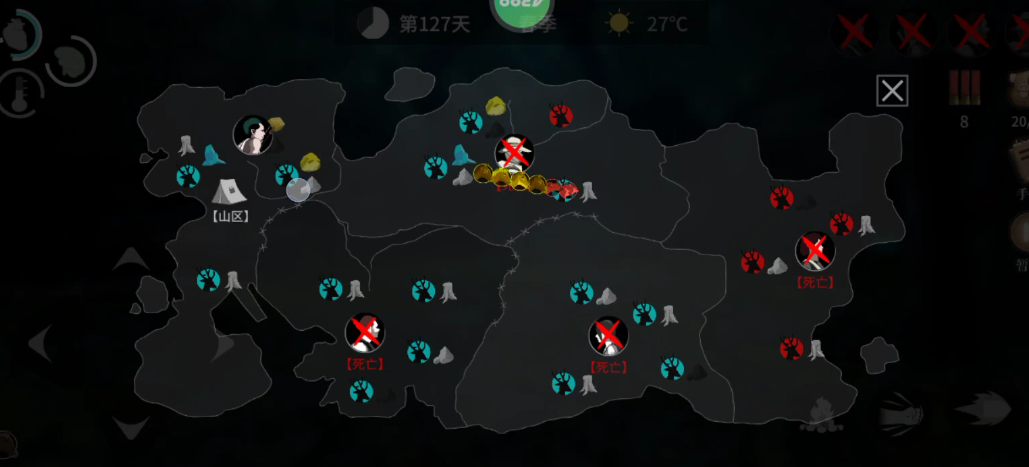The height and width of the screenshot is (467, 1029).
Task: Select the crossed-out survivor above the yellow trail
Action: click(x=514, y=153)
